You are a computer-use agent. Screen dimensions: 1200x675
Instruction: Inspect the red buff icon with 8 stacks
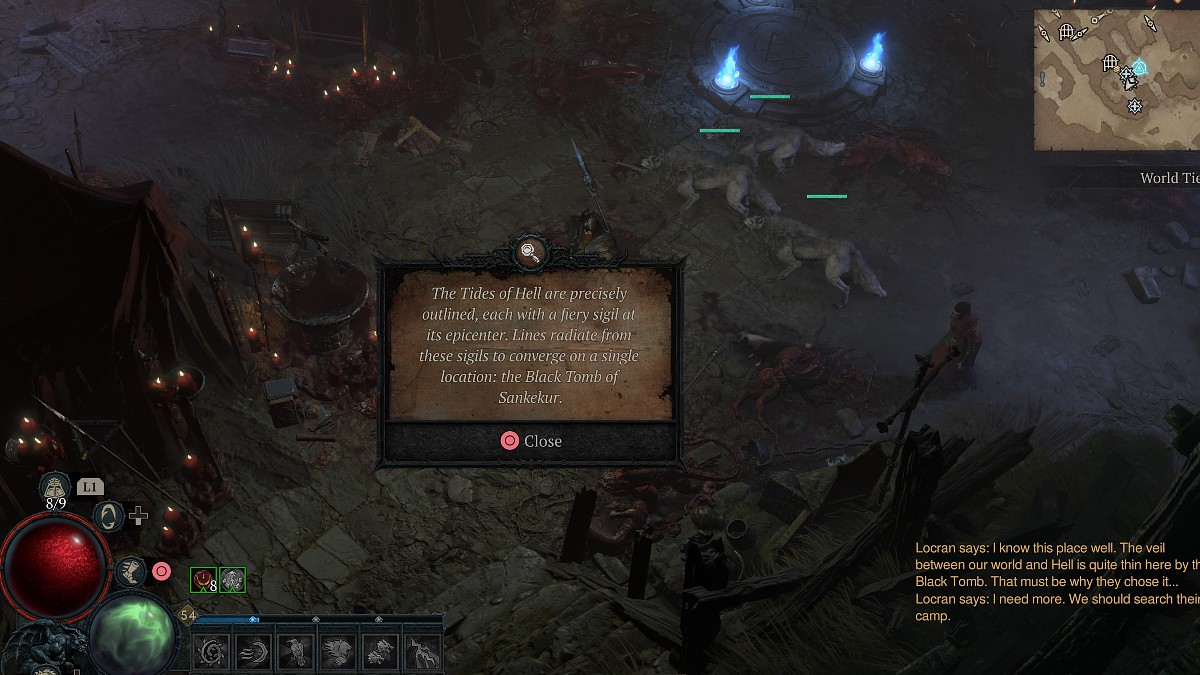pos(204,579)
